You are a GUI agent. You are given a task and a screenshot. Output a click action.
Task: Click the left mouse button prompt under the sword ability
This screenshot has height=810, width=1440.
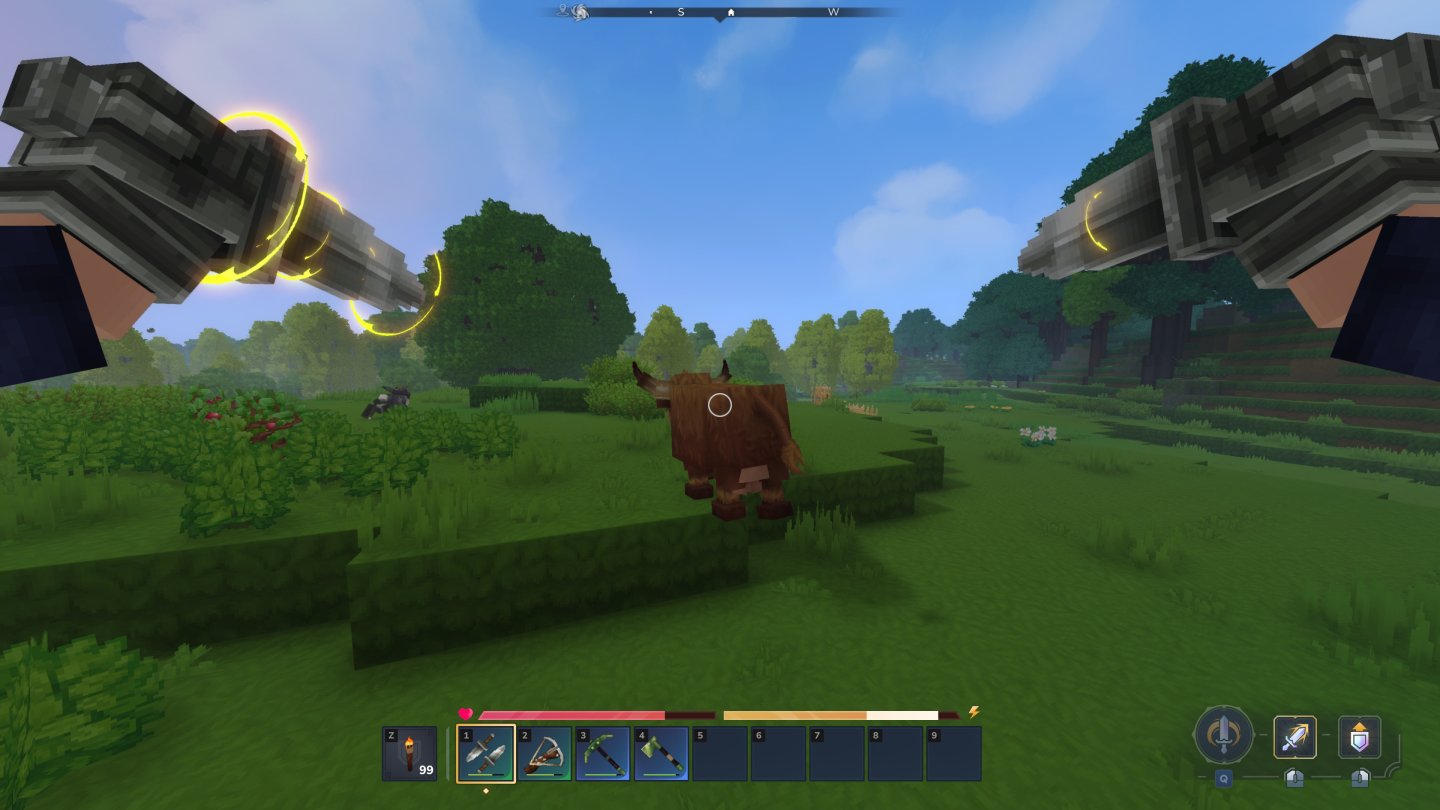pyautogui.click(x=1295, y=778)
